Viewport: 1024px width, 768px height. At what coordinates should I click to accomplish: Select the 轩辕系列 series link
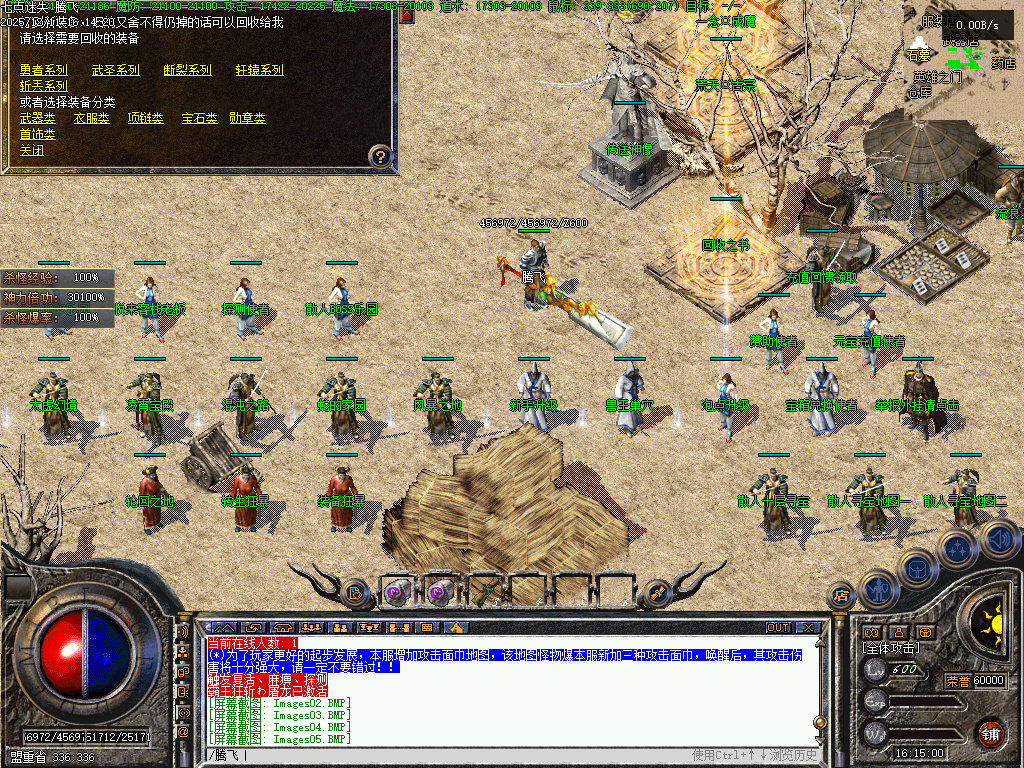pyautogui.click(x=260, y=70)
